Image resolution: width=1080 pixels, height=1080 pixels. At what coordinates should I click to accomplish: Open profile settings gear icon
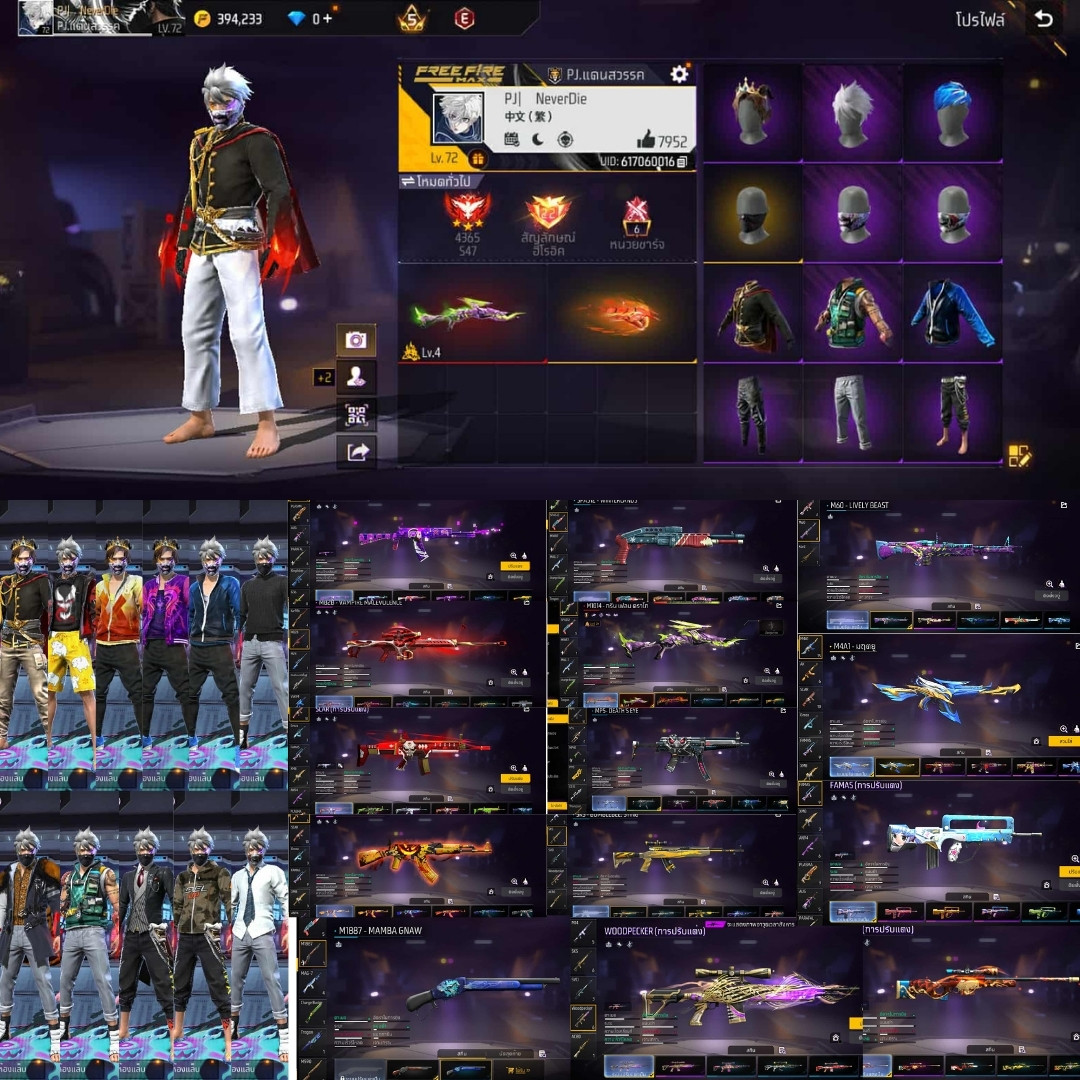679,73
